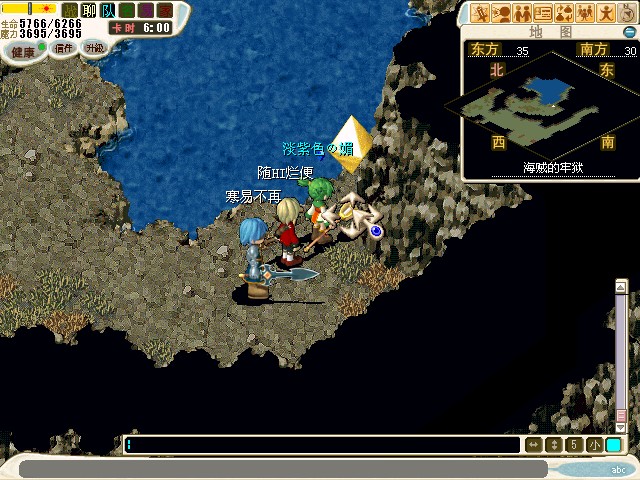Image resolution: width=640 pixels, height=480 pixels.
Task: Minimize the 地图 map panel
Action: [629, 32]
